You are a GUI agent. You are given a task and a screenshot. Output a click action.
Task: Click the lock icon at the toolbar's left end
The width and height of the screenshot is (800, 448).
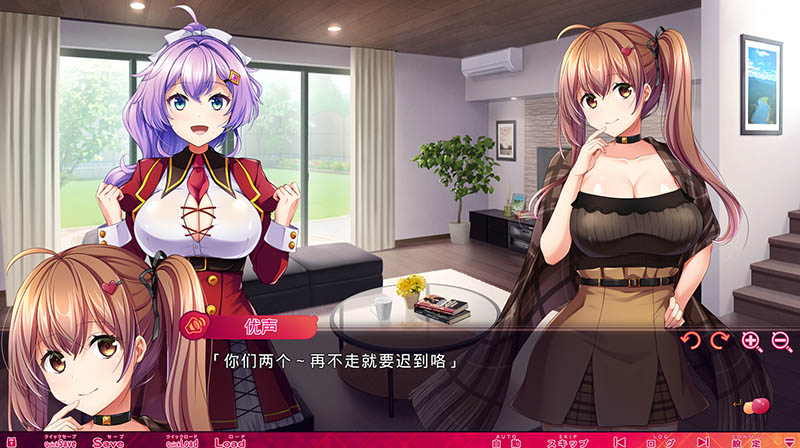click(10, 441)
